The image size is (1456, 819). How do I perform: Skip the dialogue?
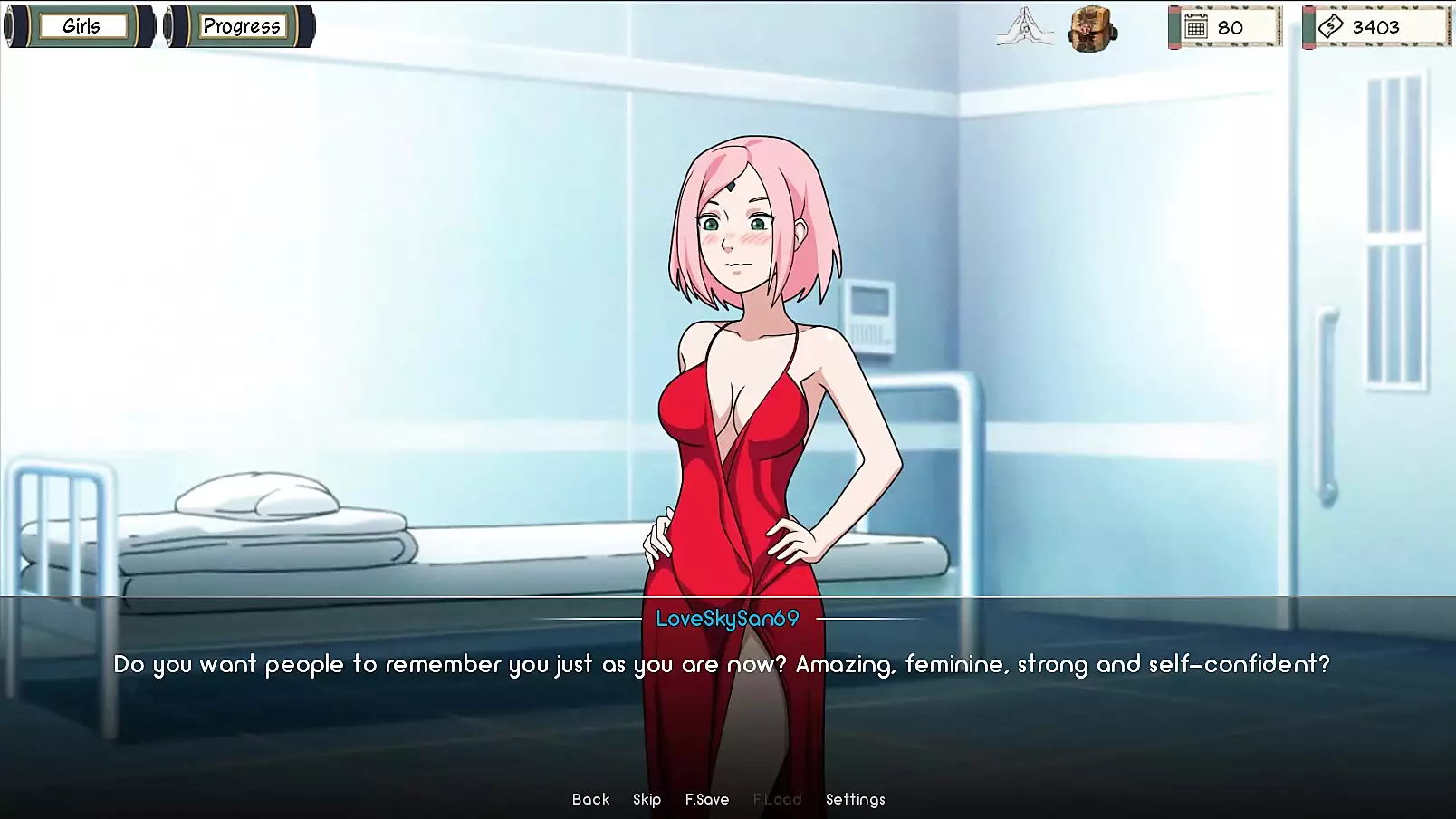pyautogui.click(x=647, y=799)
